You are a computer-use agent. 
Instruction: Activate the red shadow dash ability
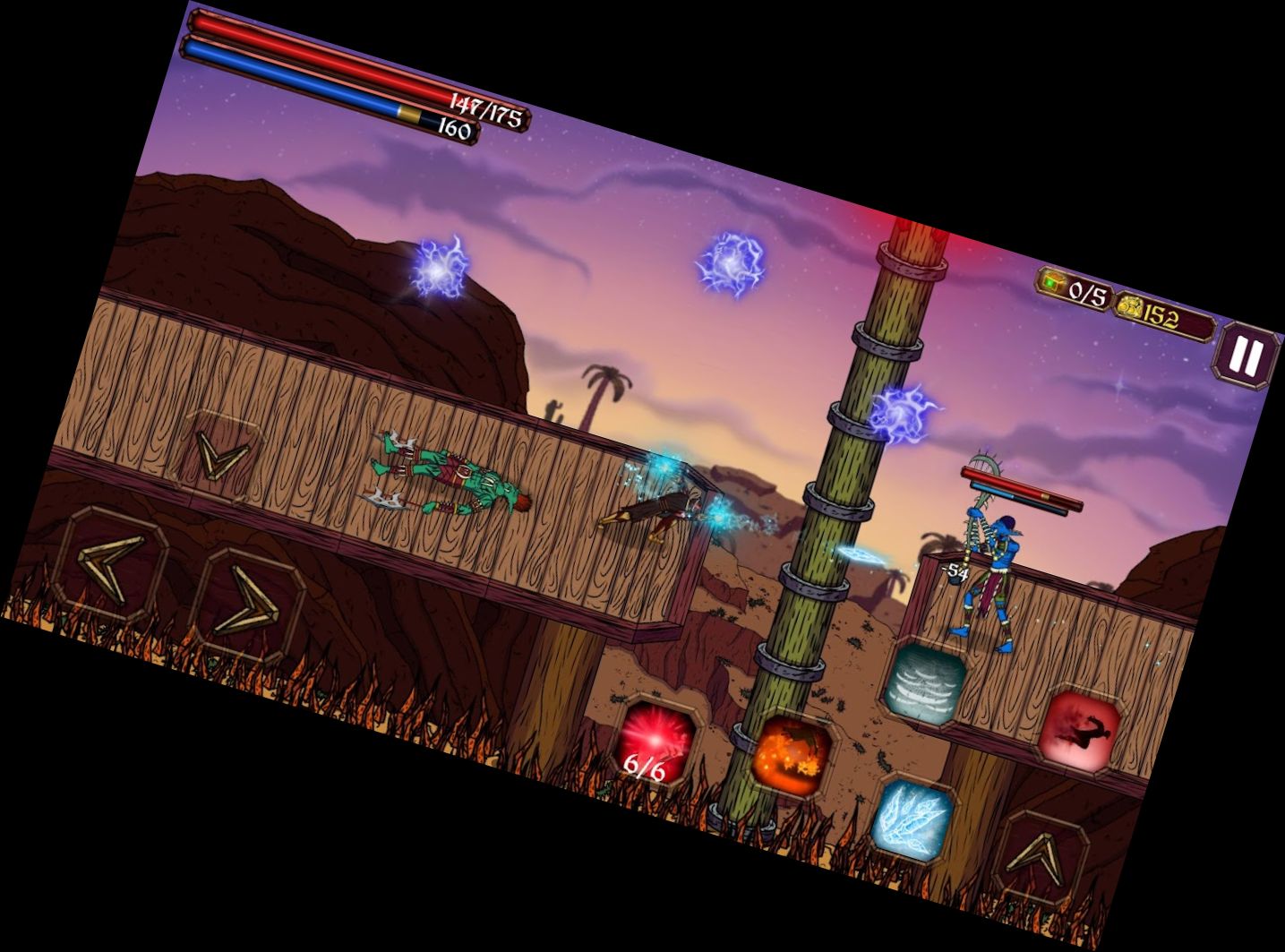(x=1081, y=725)
